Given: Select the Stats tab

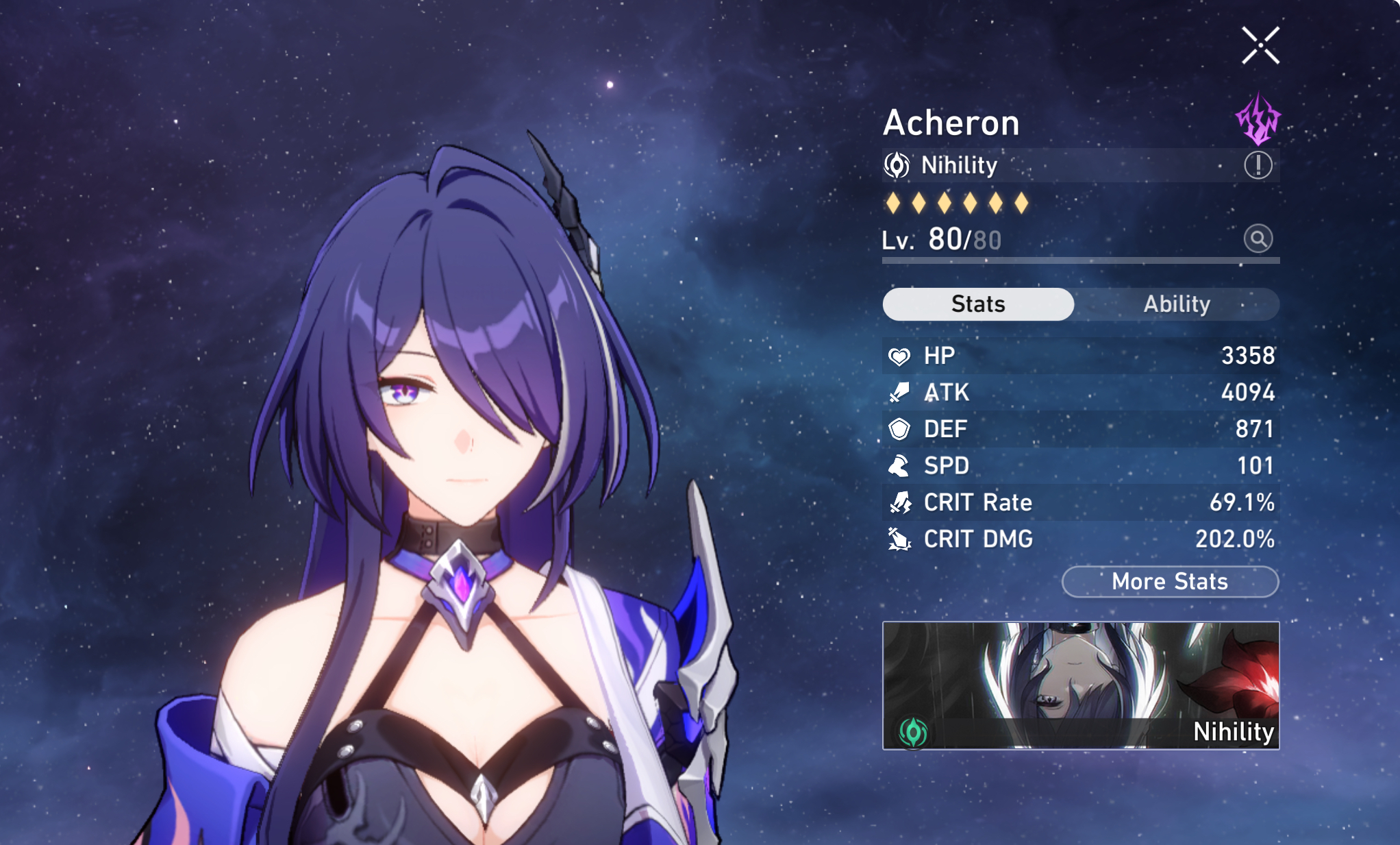Looking at the screenshot, I should pyautogui.click(x=977, y=304).
